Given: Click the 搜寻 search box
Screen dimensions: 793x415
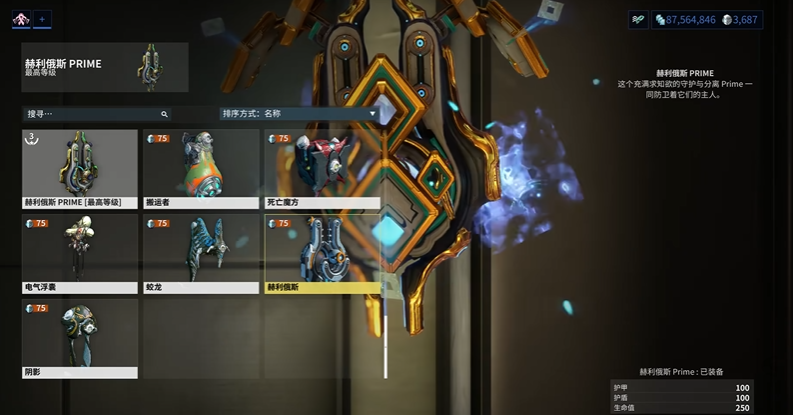Looking at the screenshot, I should pos(97,114).
